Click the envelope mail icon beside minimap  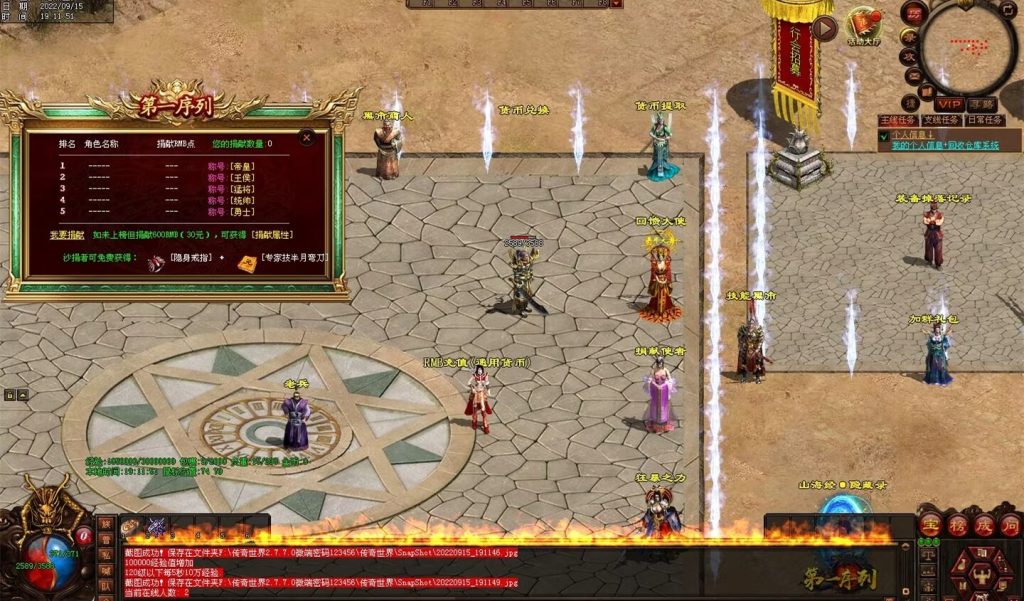pos(913,78)
